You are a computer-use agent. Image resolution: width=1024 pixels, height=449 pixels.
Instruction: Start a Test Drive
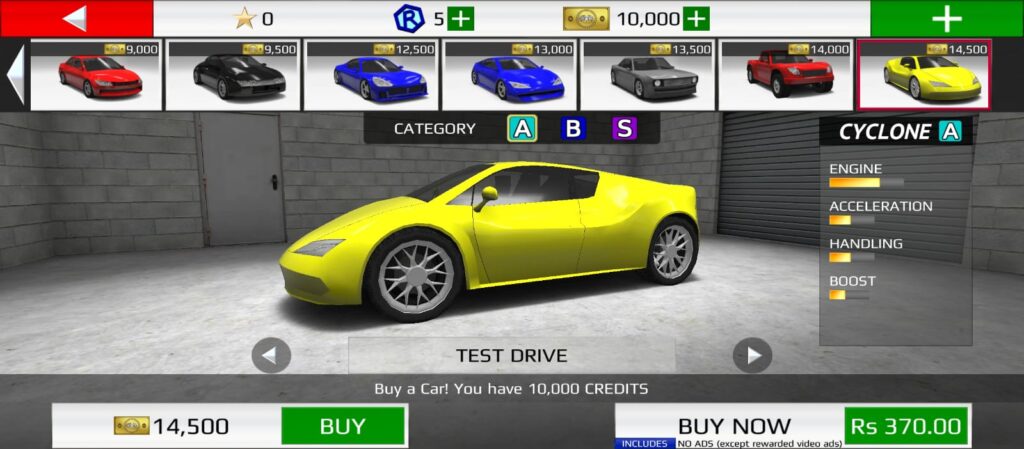[511, 355]
